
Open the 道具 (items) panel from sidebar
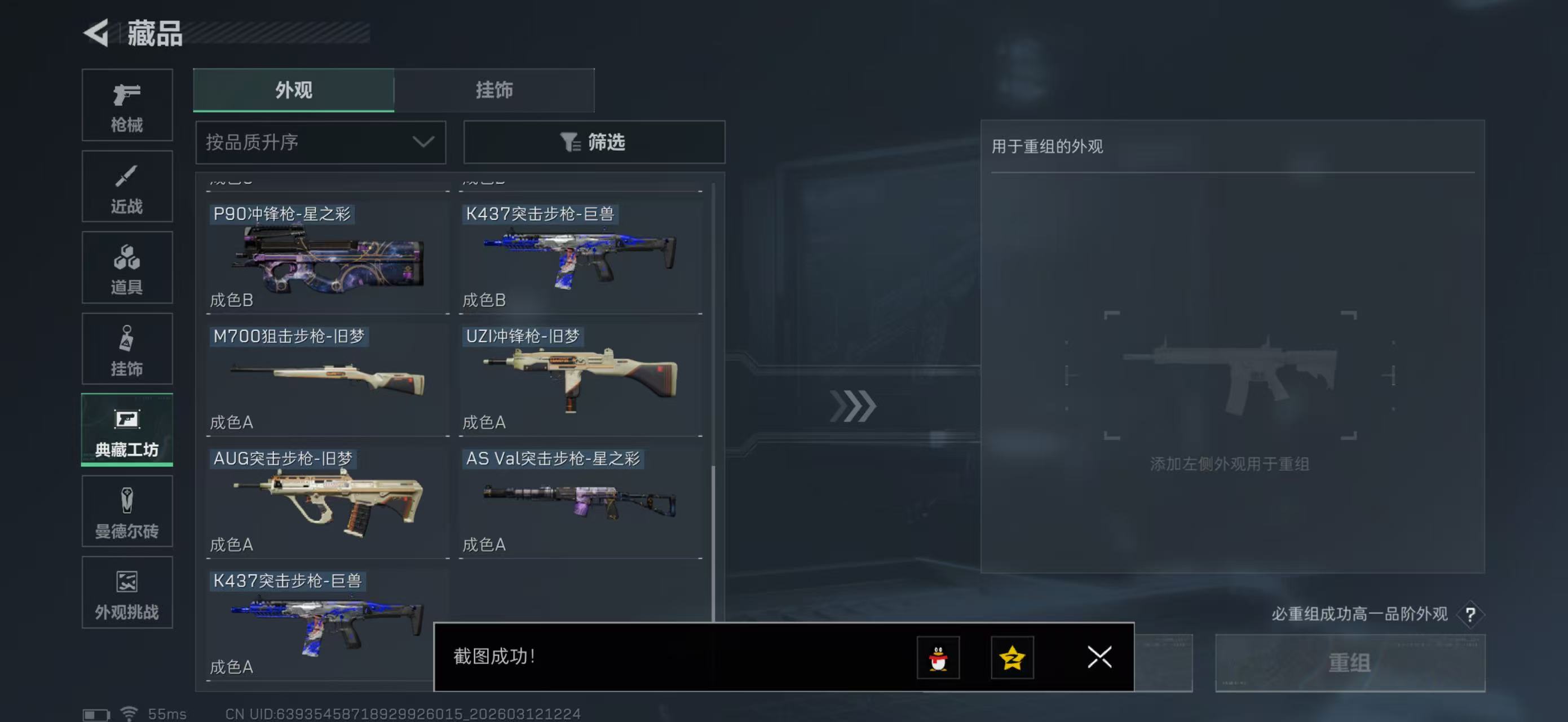[x=127, y=267]
